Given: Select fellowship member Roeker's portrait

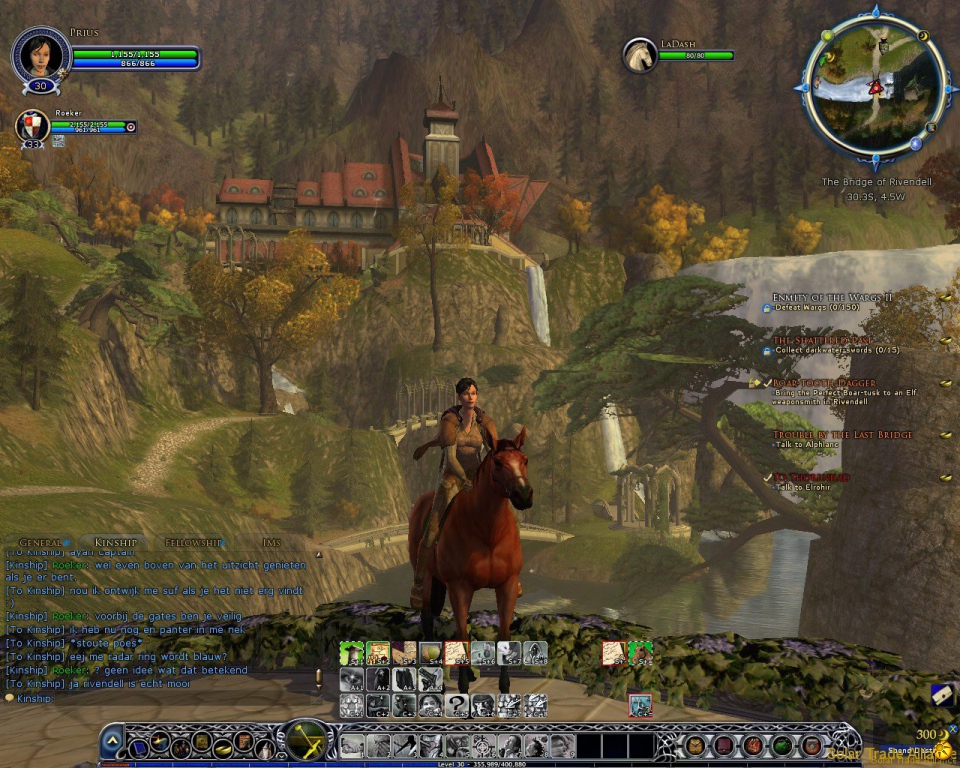Looking at the screenshot, I should (33, 126).
